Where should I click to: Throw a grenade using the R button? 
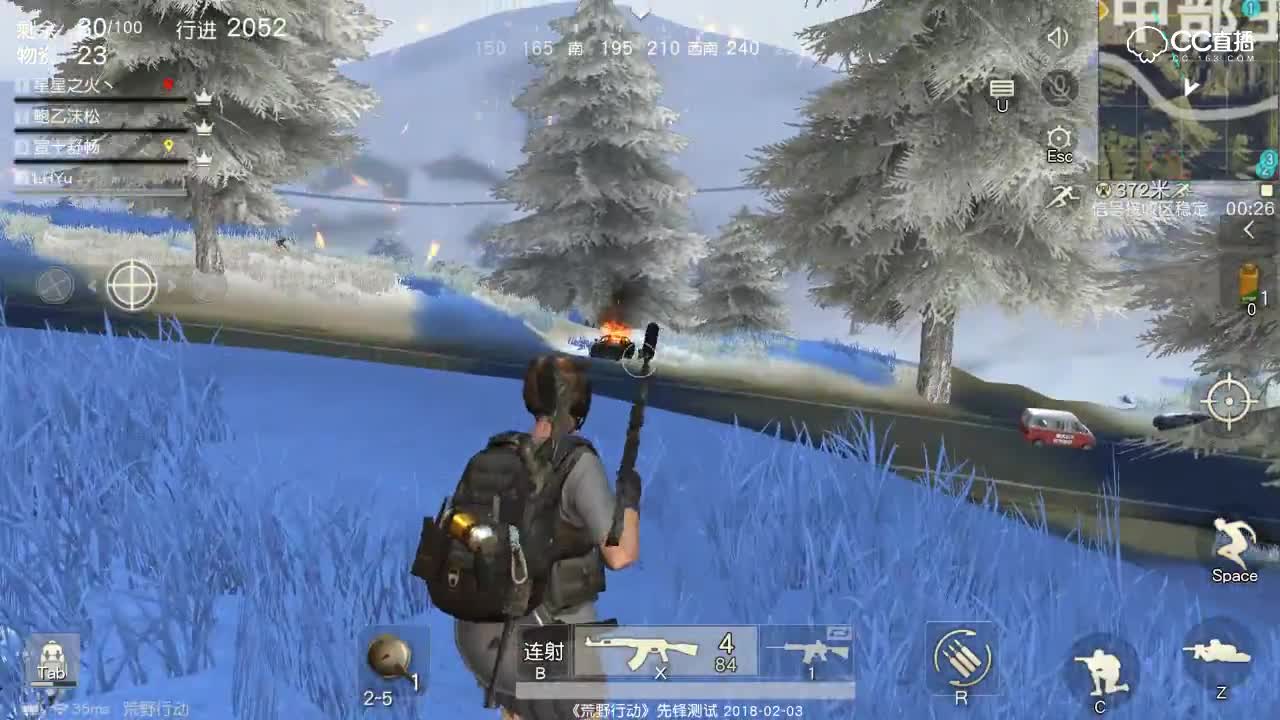click(963, 657)
